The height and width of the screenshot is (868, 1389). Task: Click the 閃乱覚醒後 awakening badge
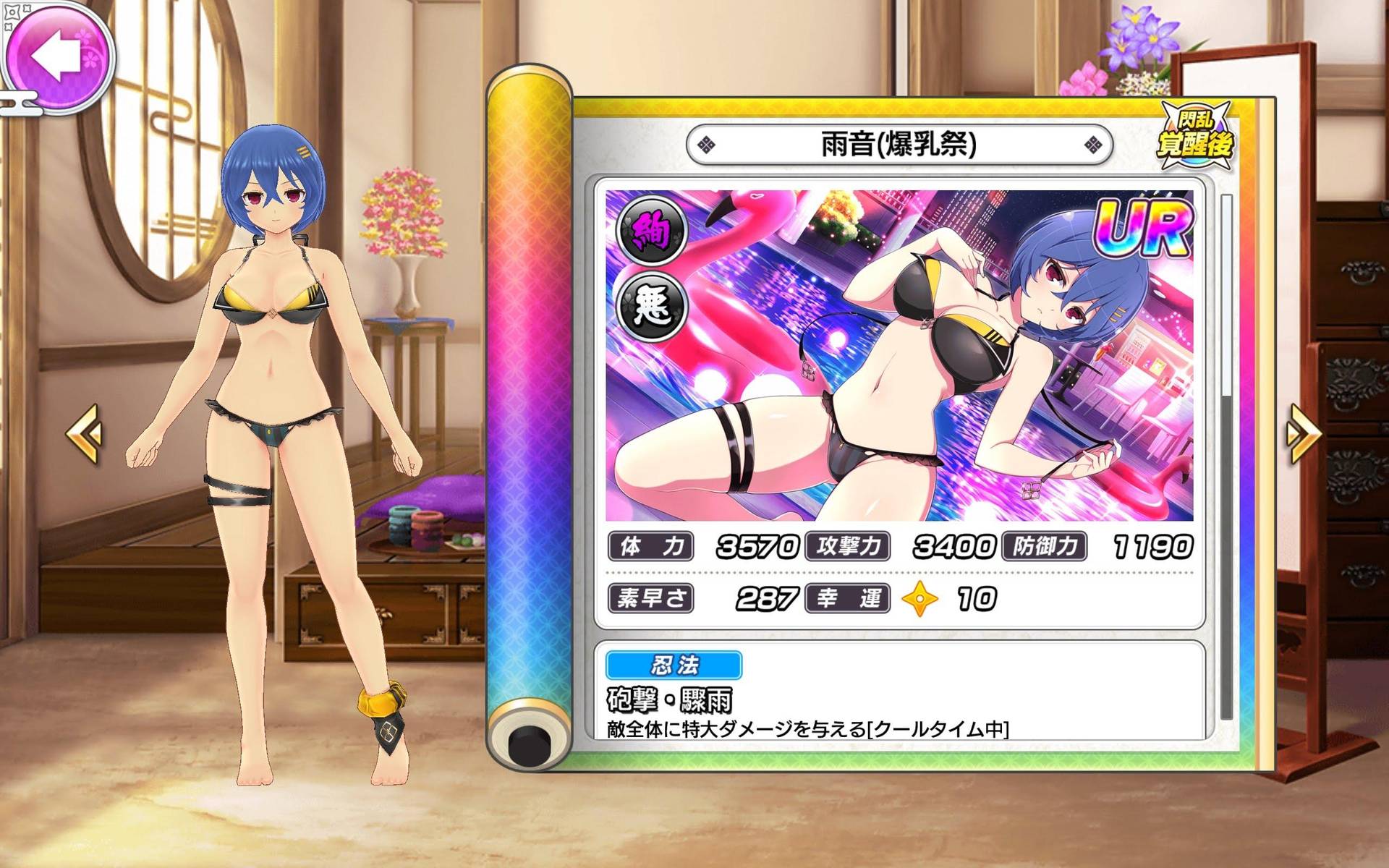tap(1196, 135)
